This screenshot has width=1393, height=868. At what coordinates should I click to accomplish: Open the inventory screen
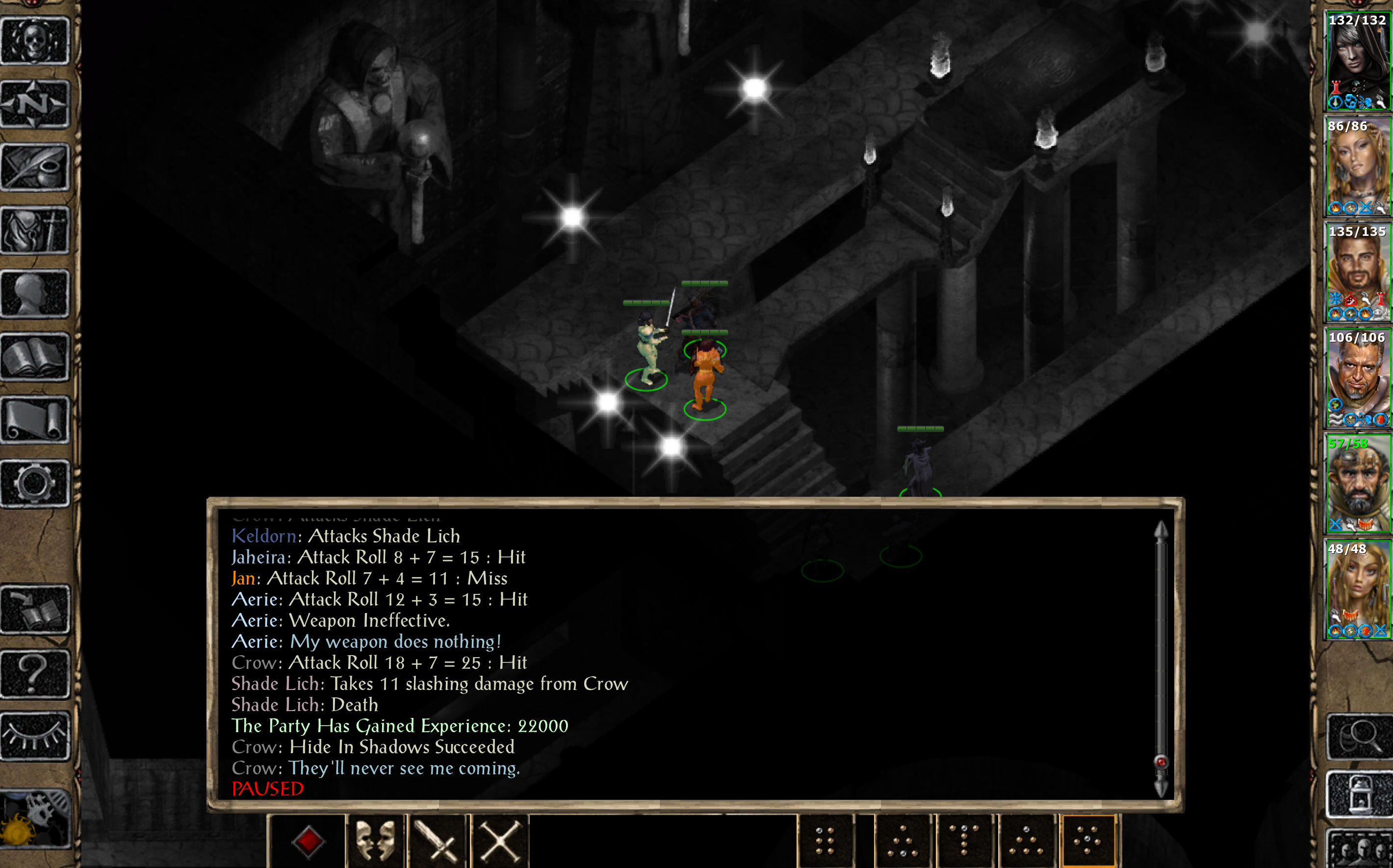[35, 231]
